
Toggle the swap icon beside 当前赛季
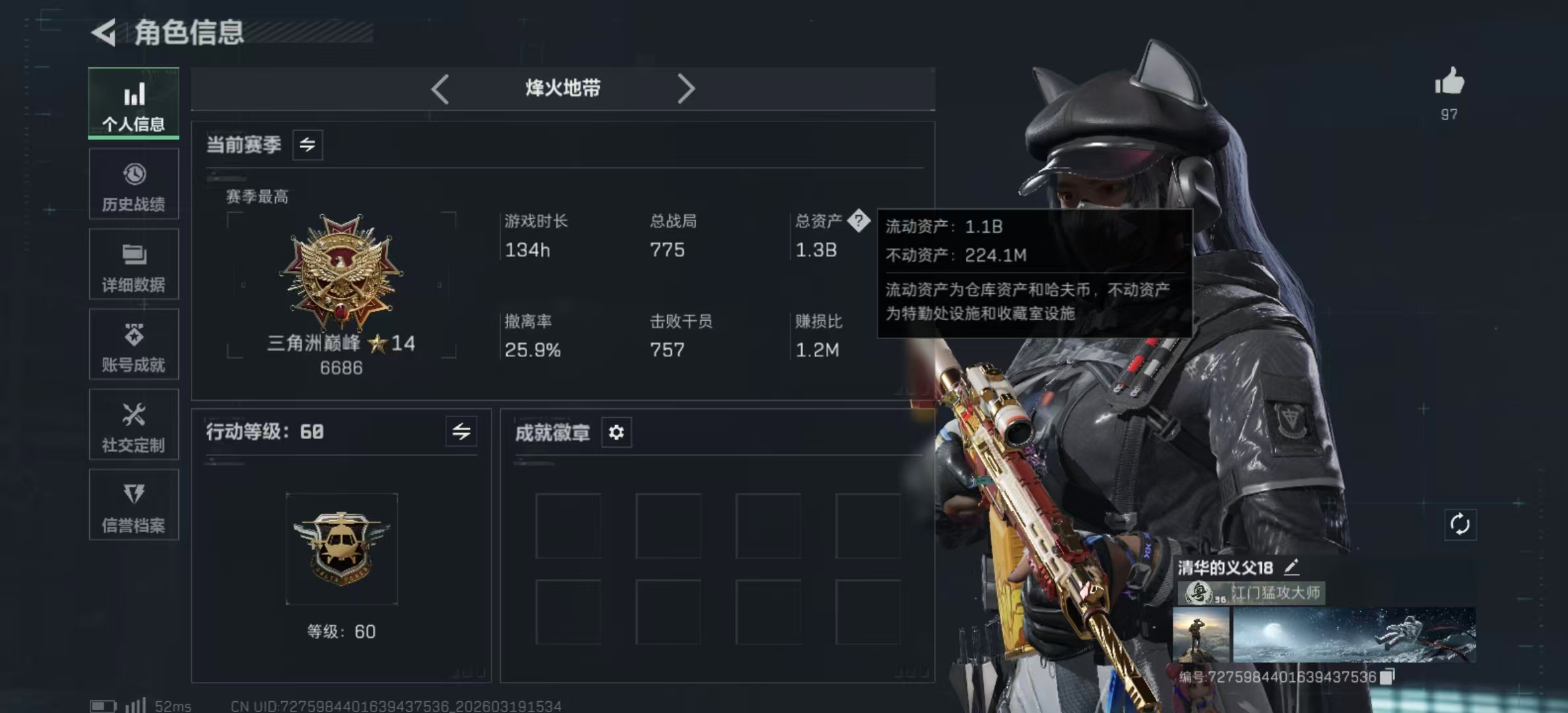(x=309, y=145)
